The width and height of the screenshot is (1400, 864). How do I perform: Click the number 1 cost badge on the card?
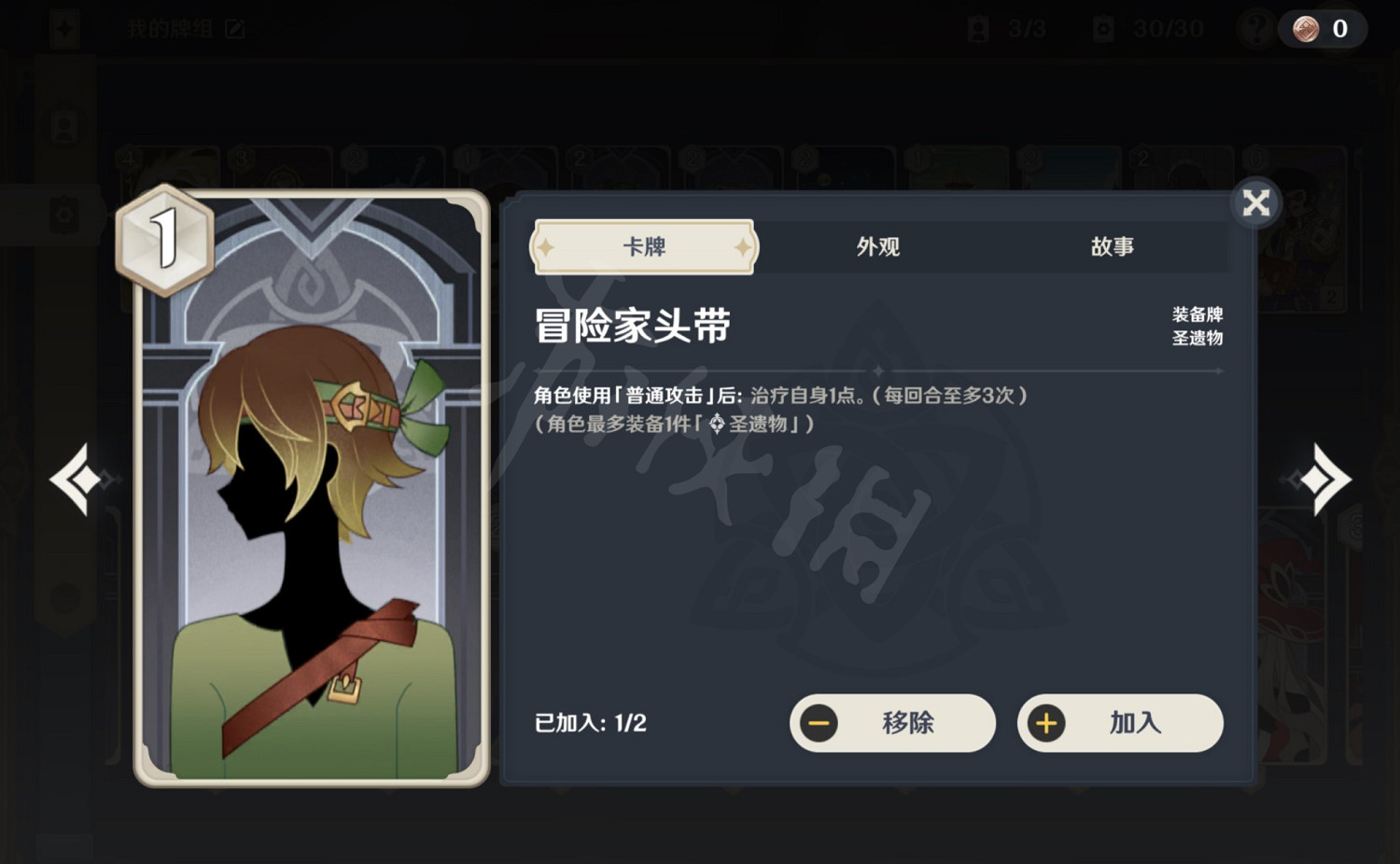point(164,238)
